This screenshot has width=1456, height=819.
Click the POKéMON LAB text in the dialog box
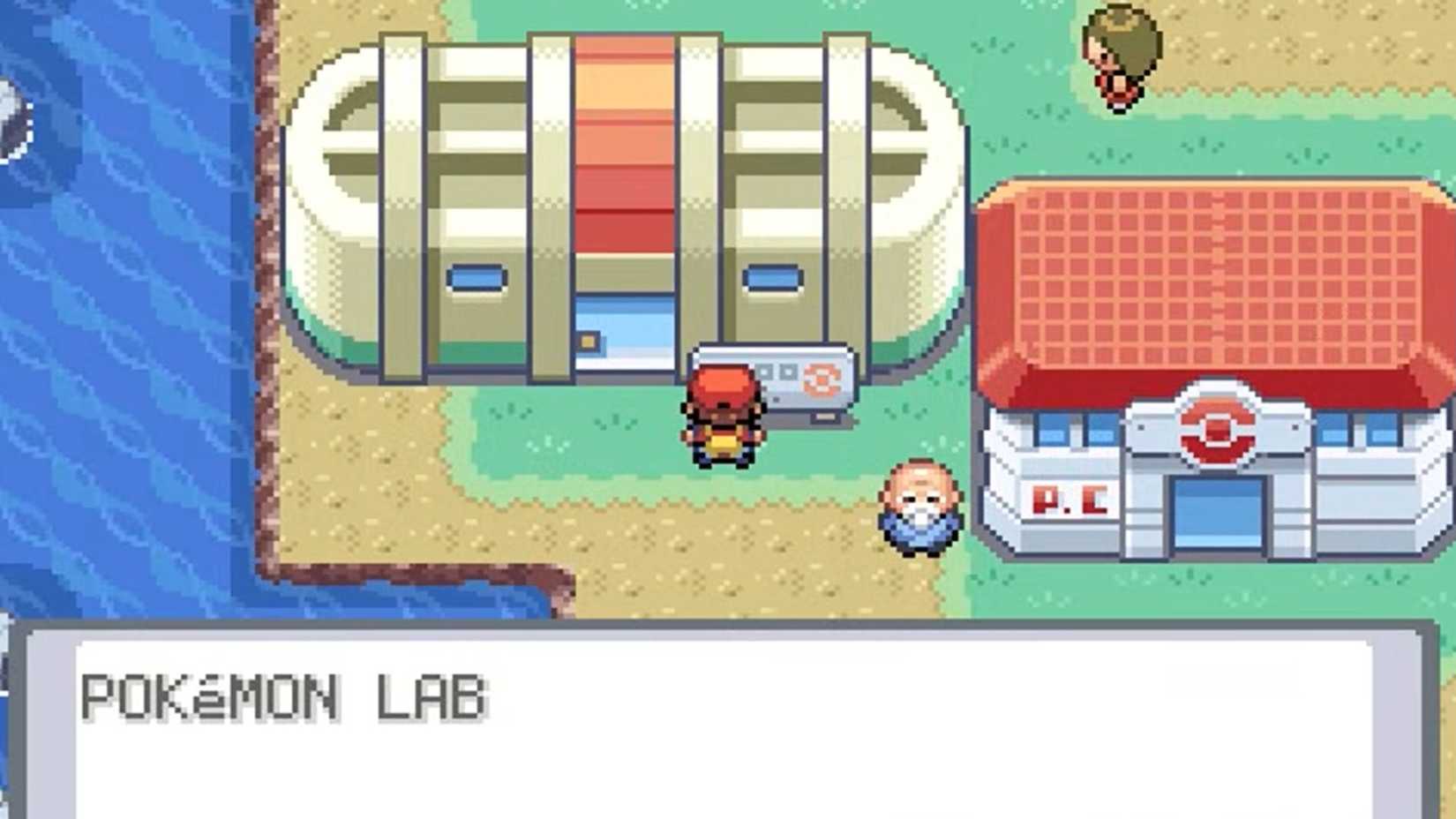click(x=282, y=696)
